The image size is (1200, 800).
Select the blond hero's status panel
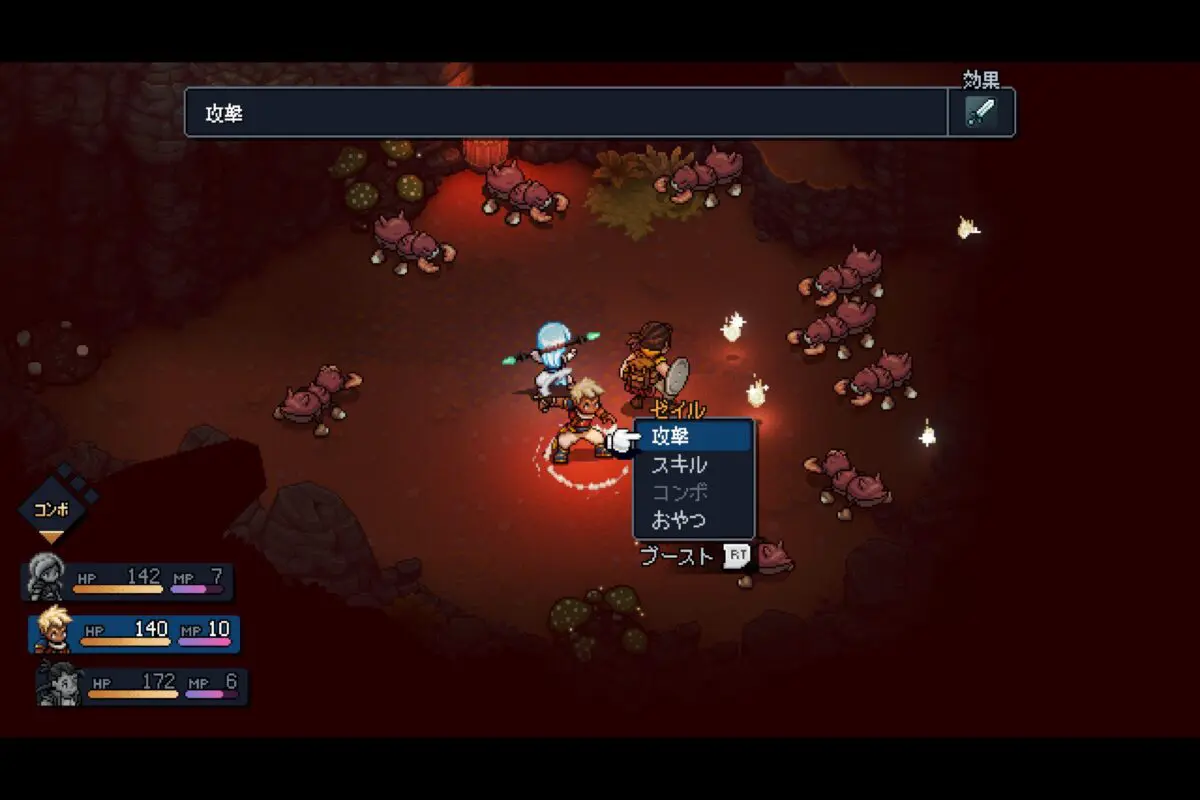(135, 634)
